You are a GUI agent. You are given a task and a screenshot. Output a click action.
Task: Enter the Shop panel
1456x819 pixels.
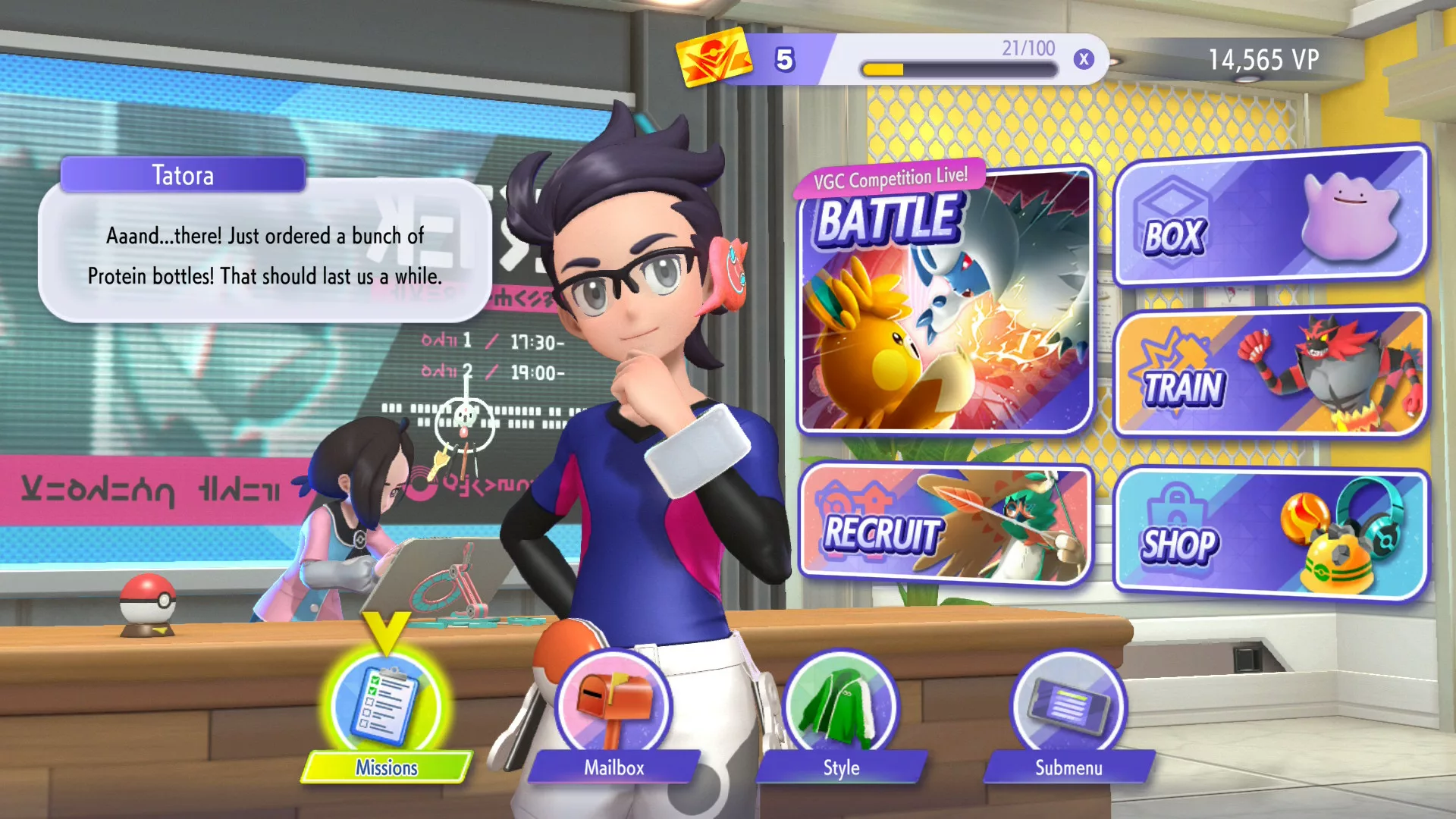(1271, 535)
